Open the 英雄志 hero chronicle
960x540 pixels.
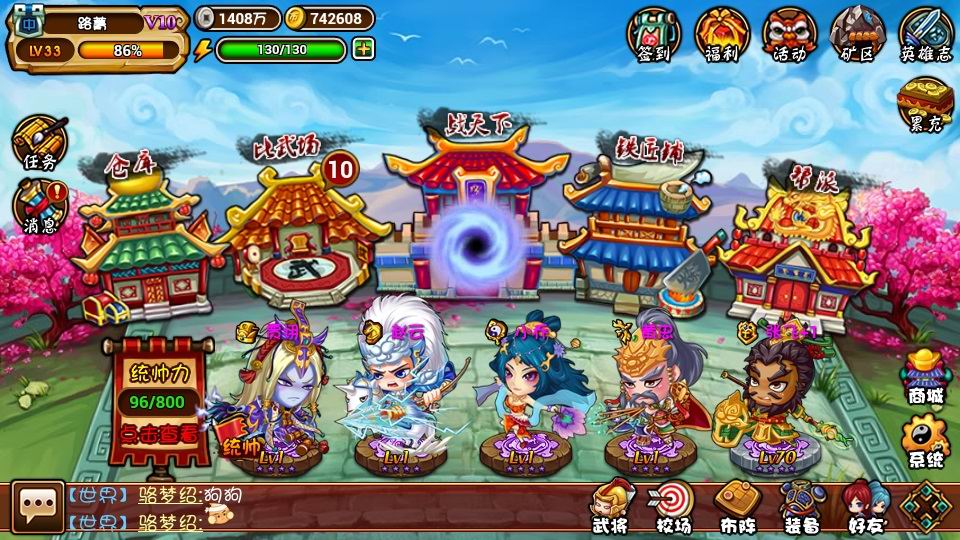(x=925, y=34)
